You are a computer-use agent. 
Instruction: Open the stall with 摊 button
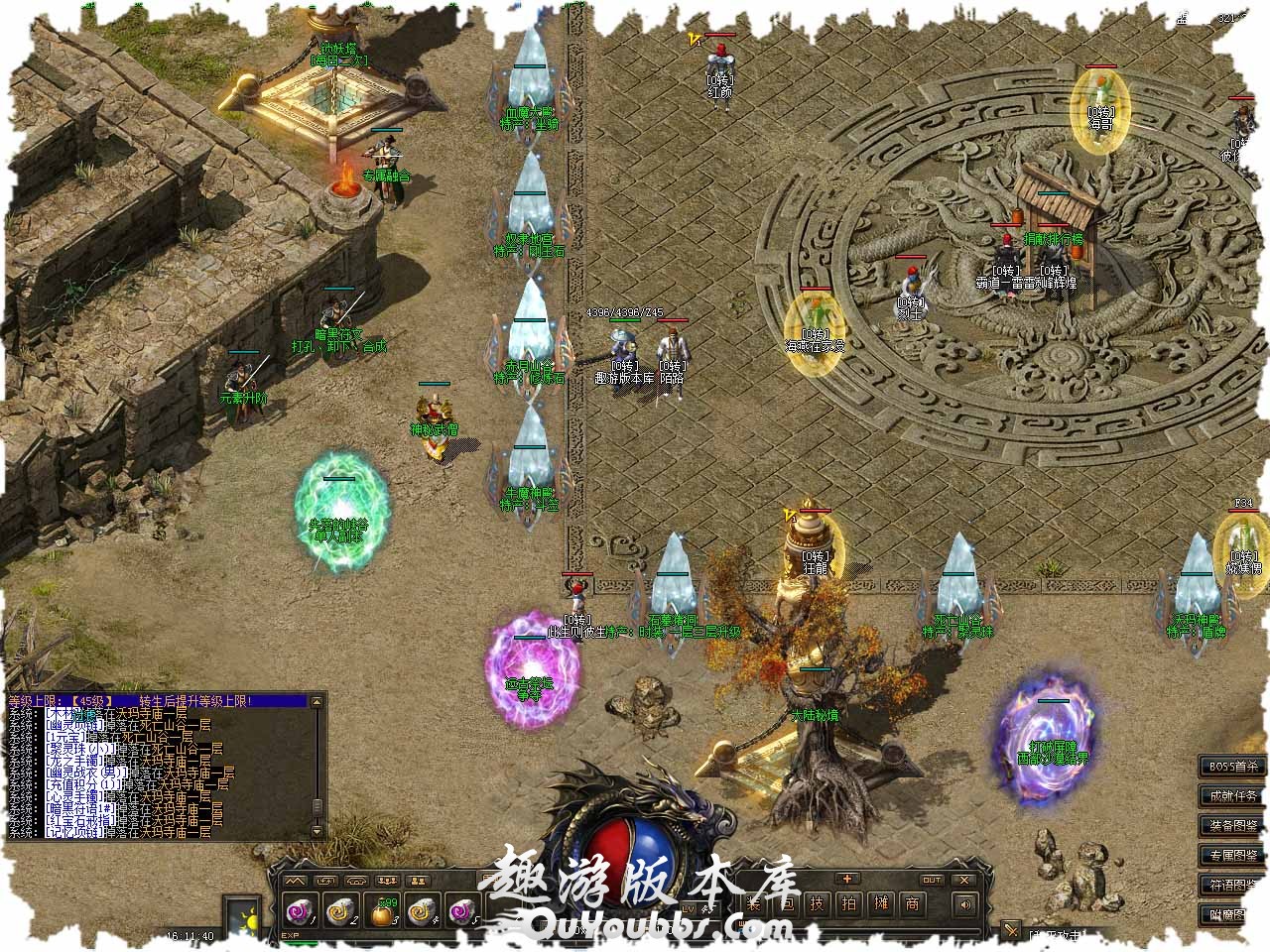880,903
